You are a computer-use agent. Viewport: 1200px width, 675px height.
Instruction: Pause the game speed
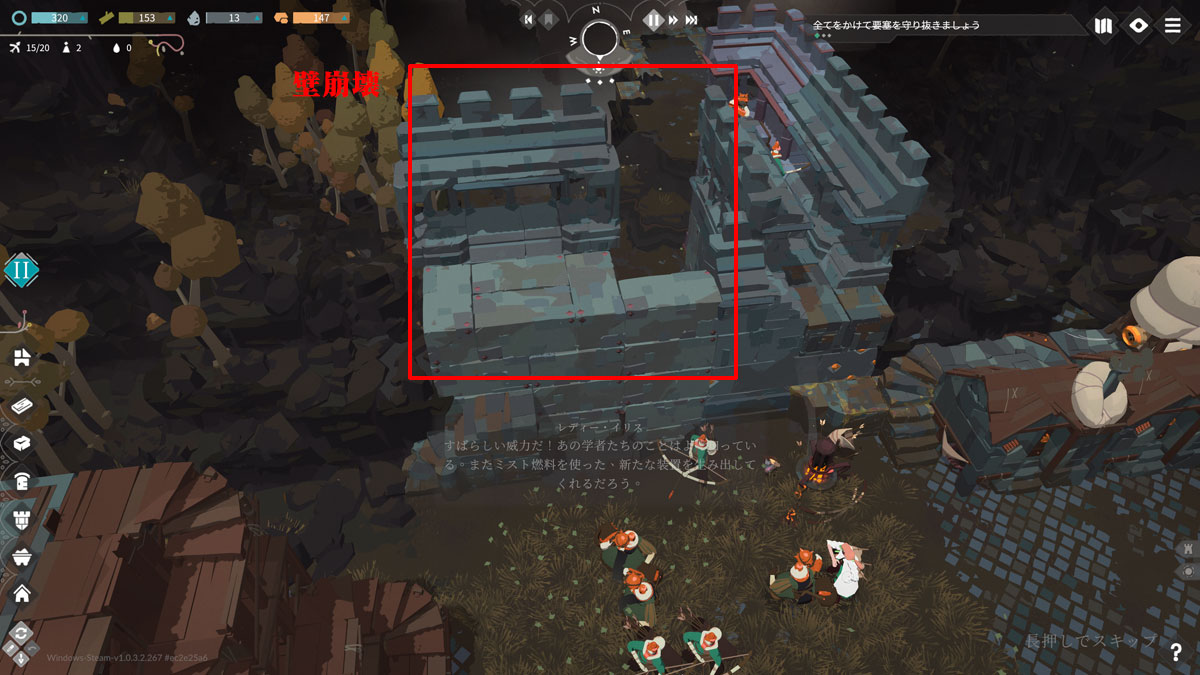(x=653, y=19)
